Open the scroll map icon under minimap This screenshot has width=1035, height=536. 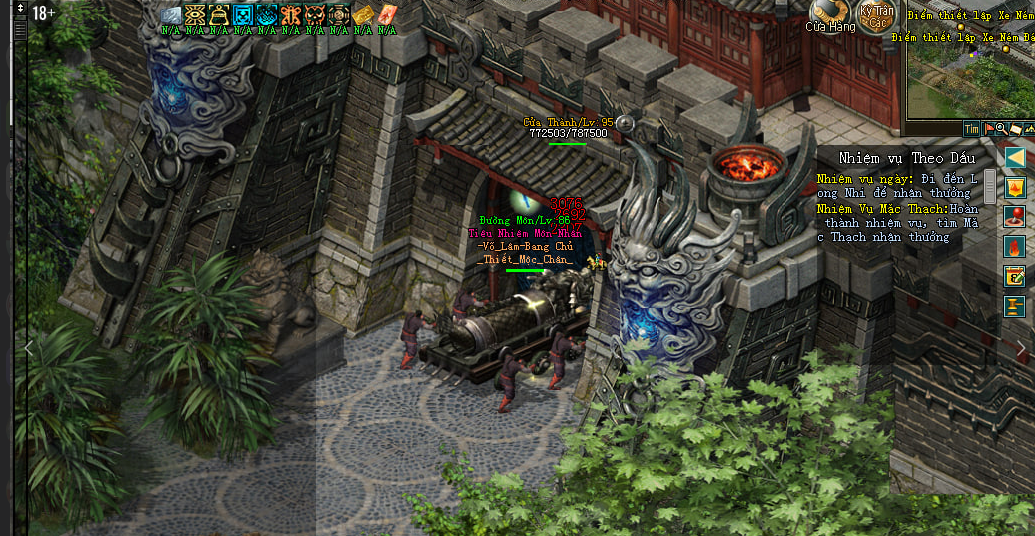(1015, 129)
